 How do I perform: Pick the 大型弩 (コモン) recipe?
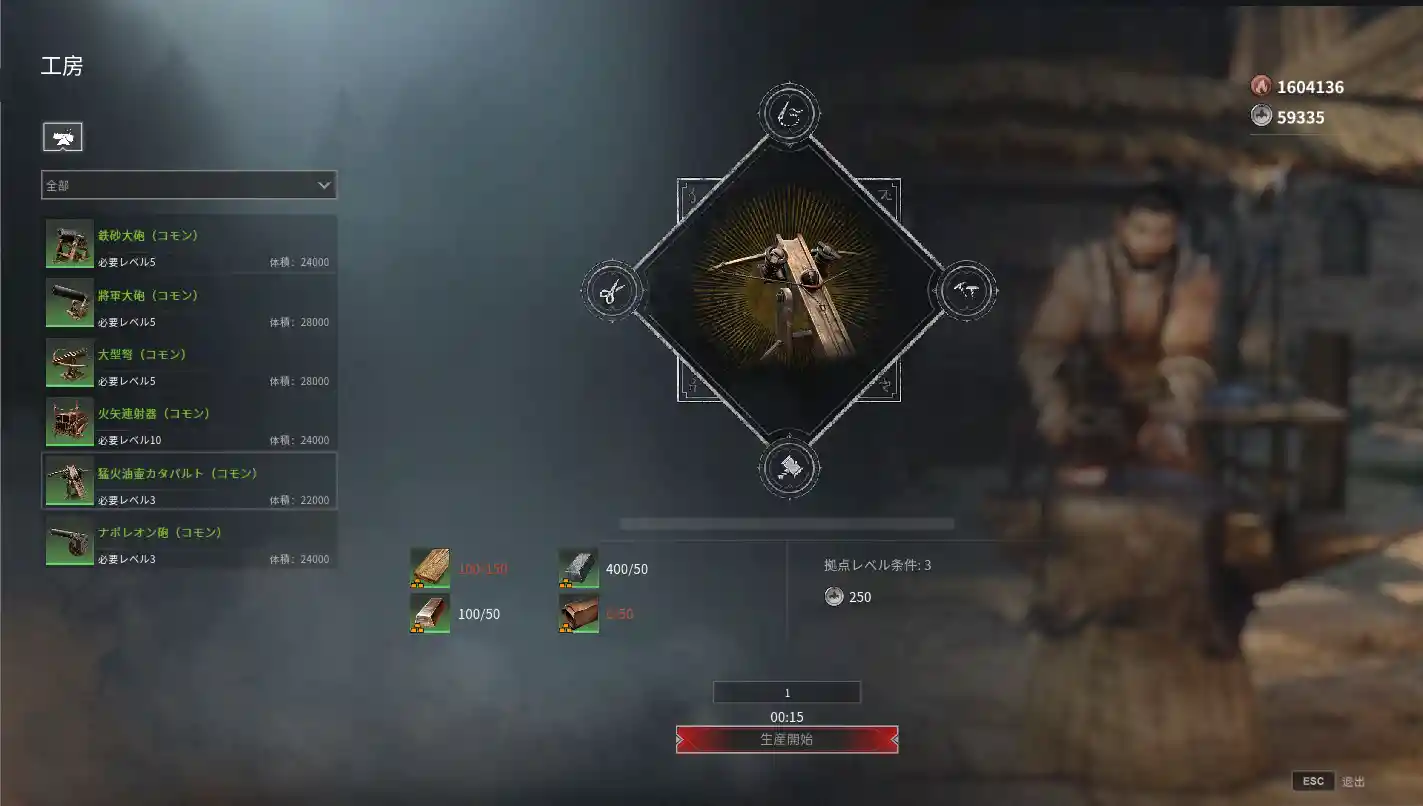point(189,362)
